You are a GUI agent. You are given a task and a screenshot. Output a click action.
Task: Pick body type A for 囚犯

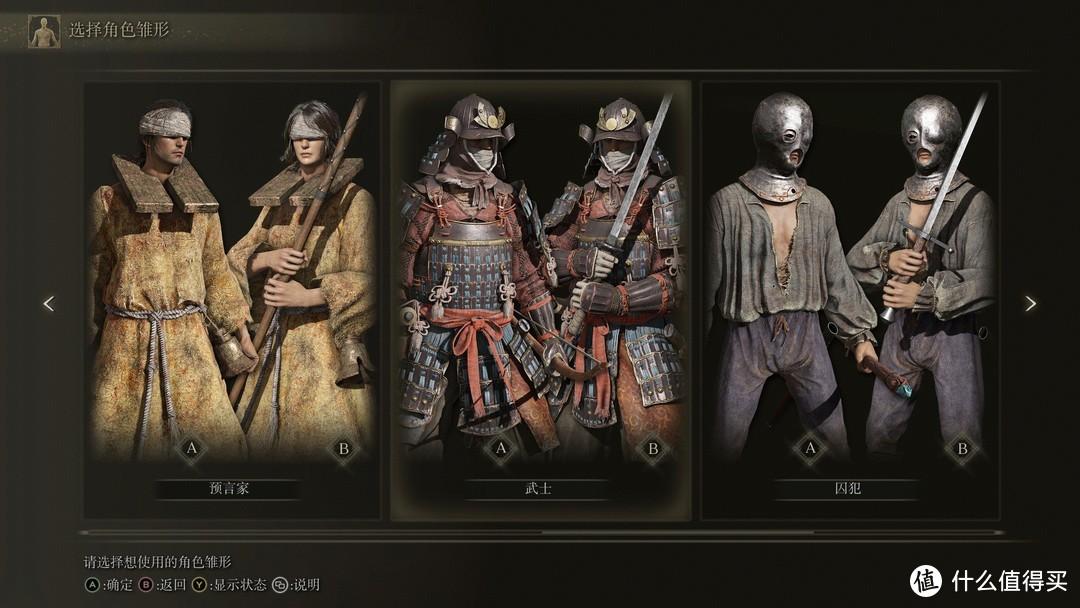[810, 449]
